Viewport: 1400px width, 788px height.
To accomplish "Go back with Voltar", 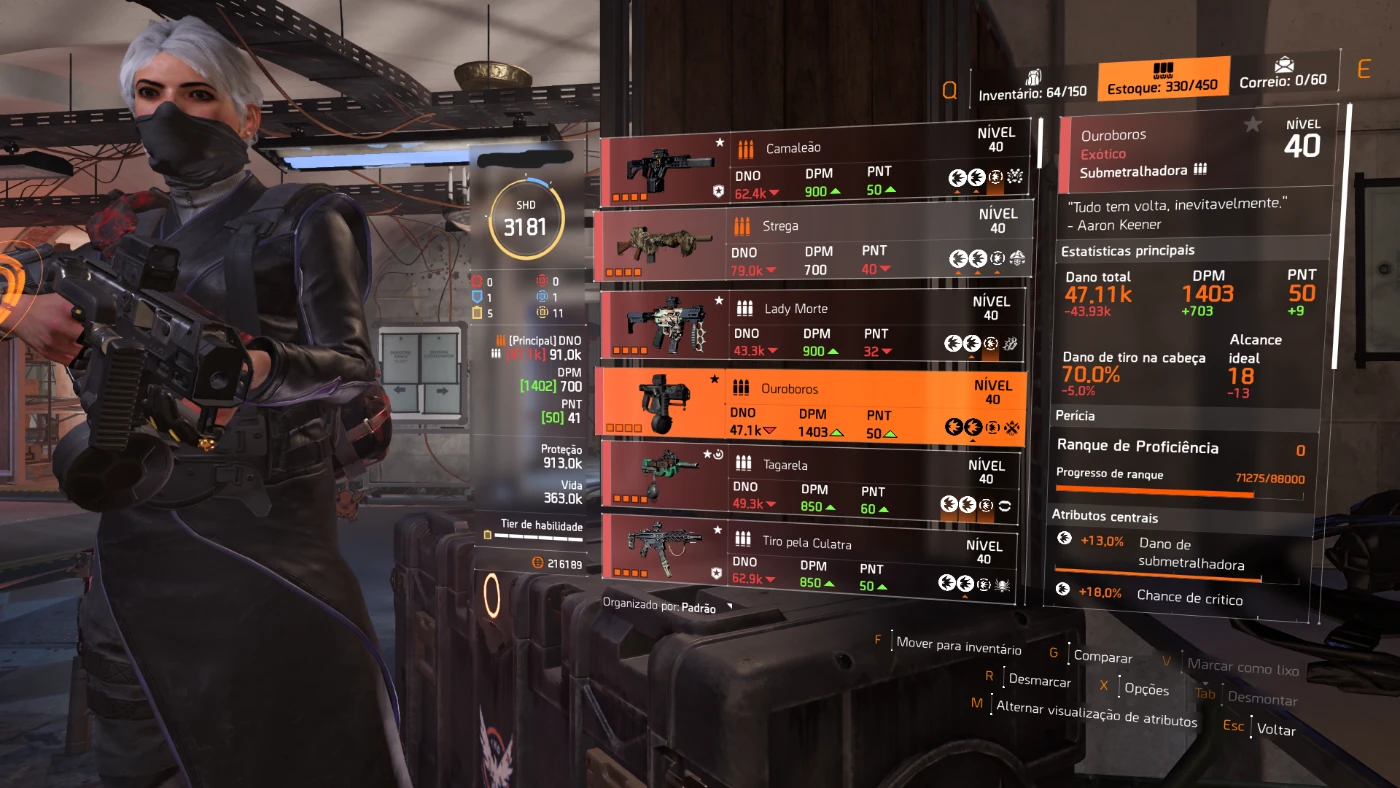I will (1276, 729).
